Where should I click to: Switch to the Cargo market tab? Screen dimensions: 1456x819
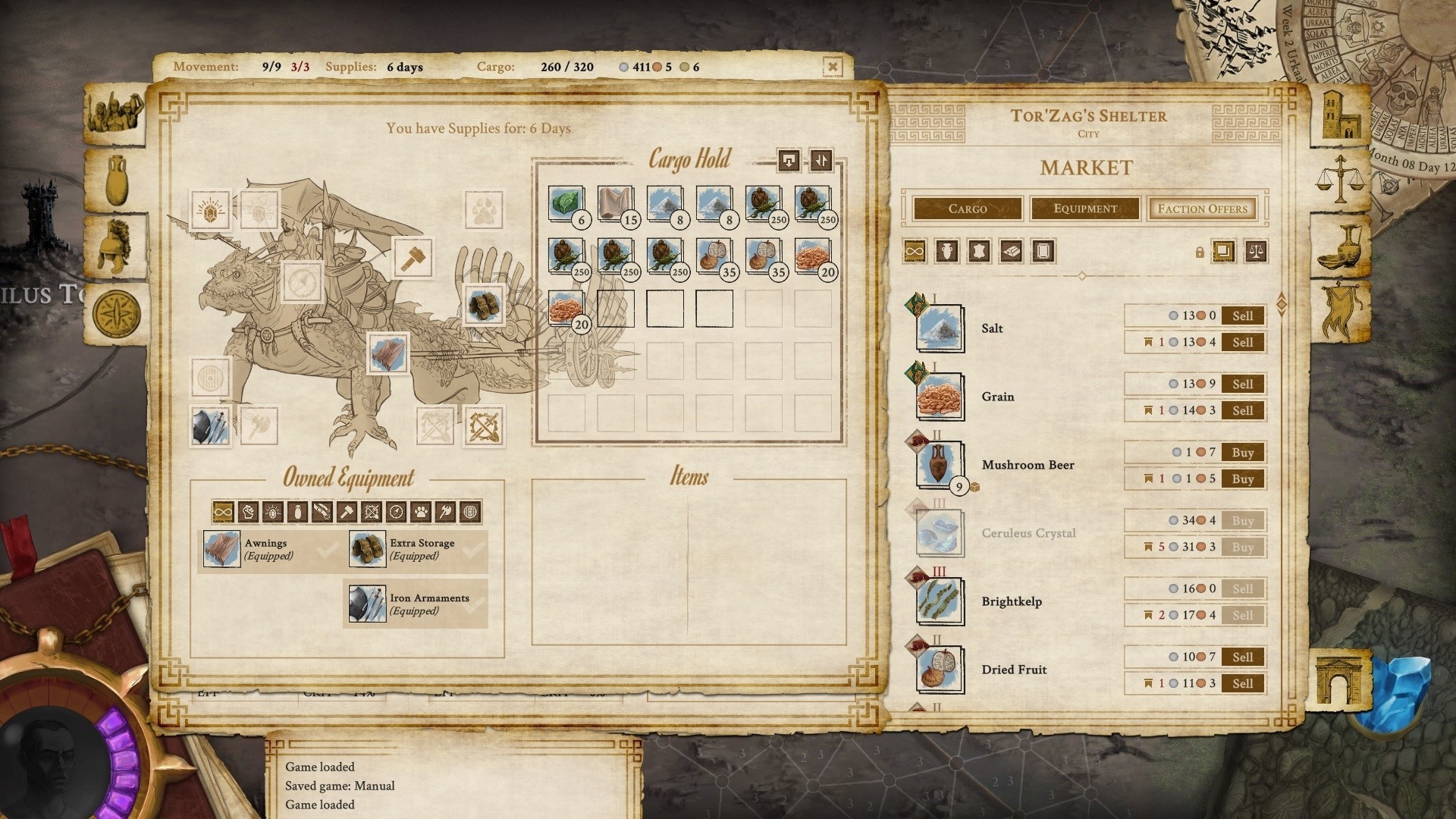click(968, 209)
